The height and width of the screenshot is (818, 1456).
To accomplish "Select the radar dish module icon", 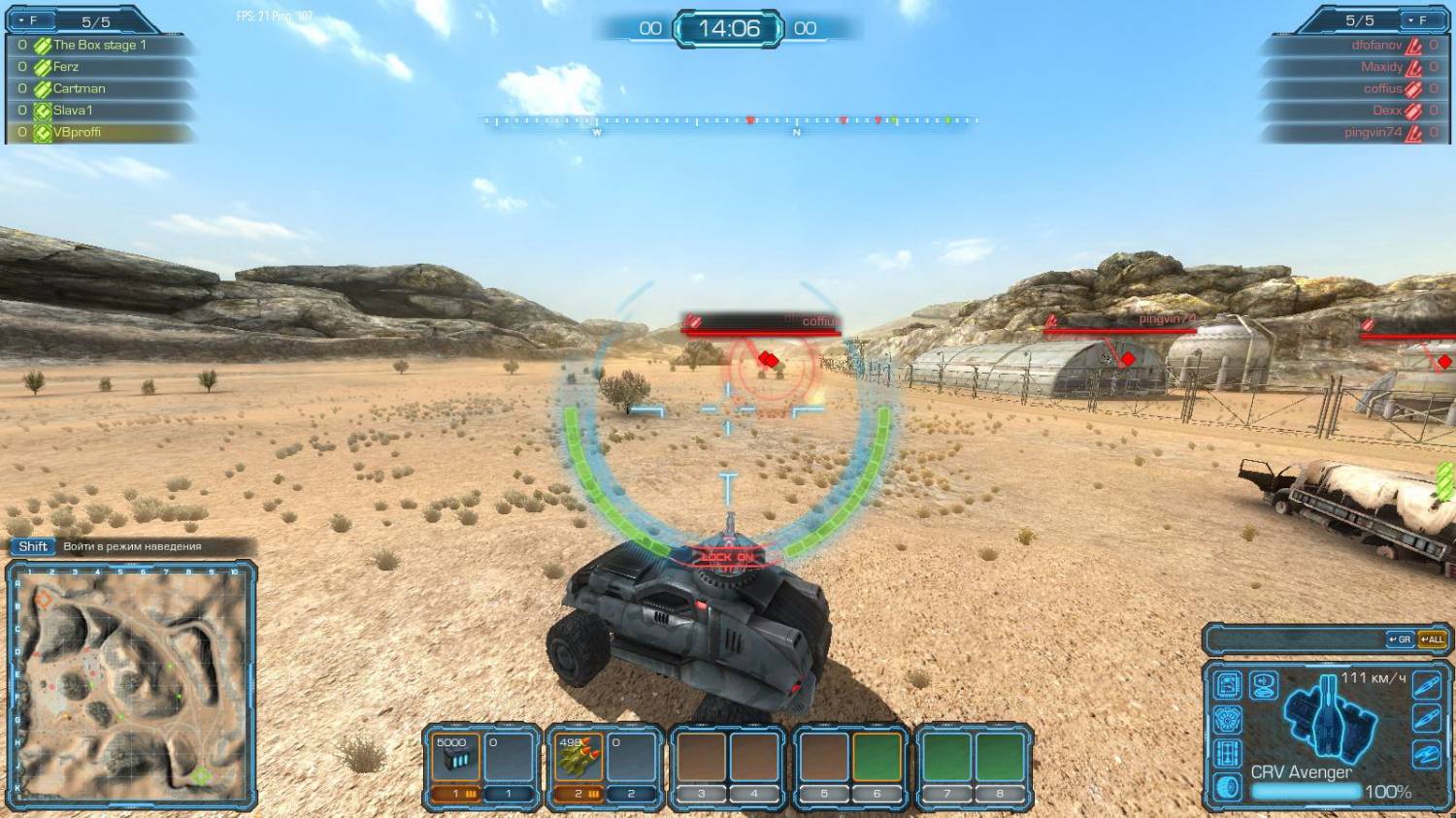I will click(x=1263, y=685).
